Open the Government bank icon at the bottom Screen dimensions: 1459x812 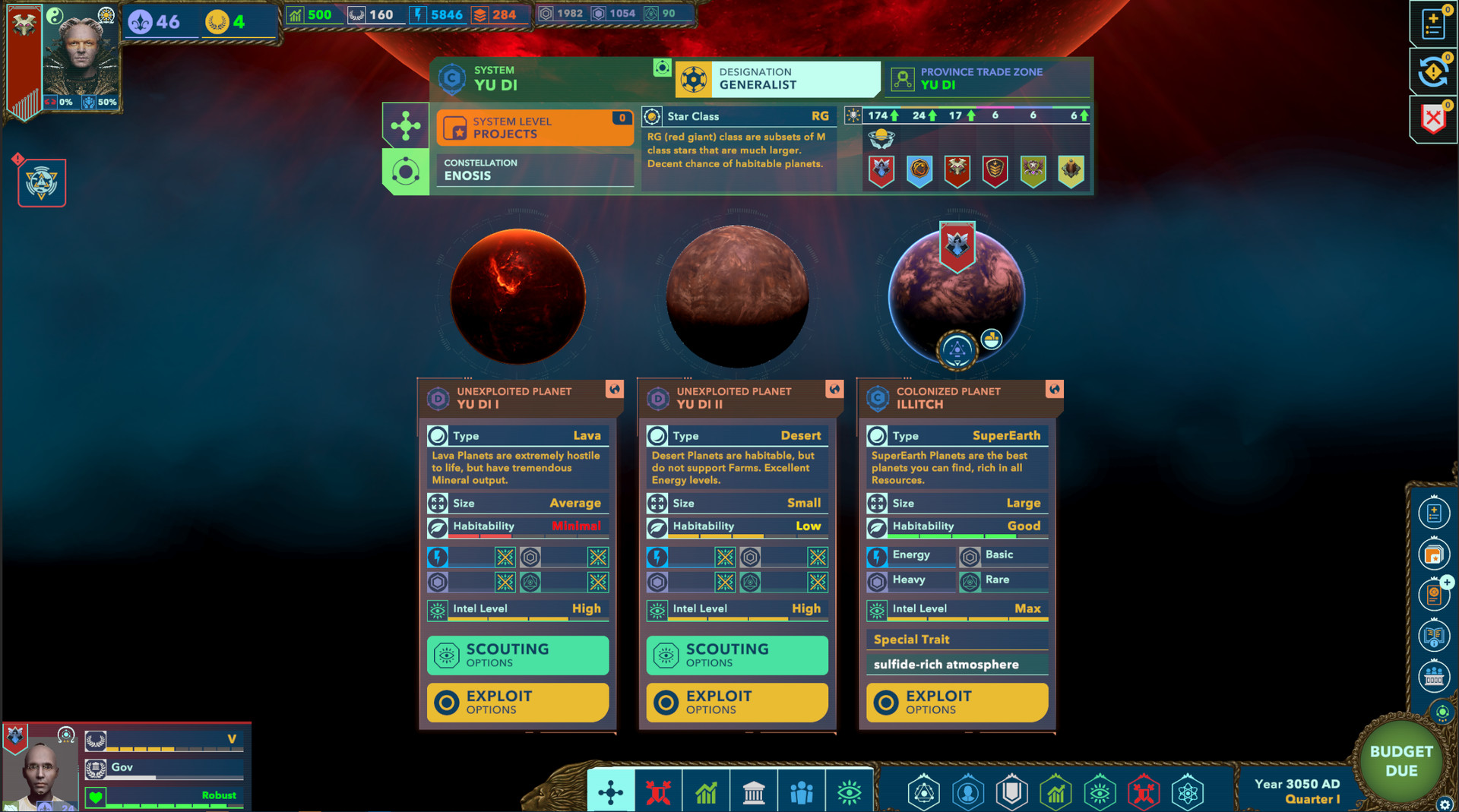pos(754,792)
